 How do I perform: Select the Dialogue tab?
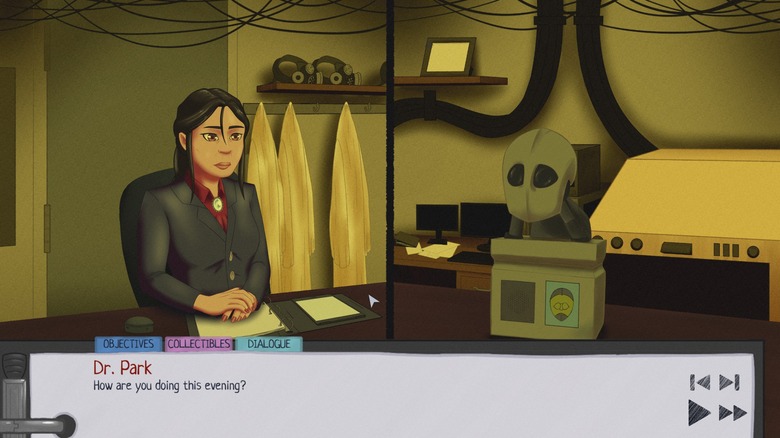(269, 344)
